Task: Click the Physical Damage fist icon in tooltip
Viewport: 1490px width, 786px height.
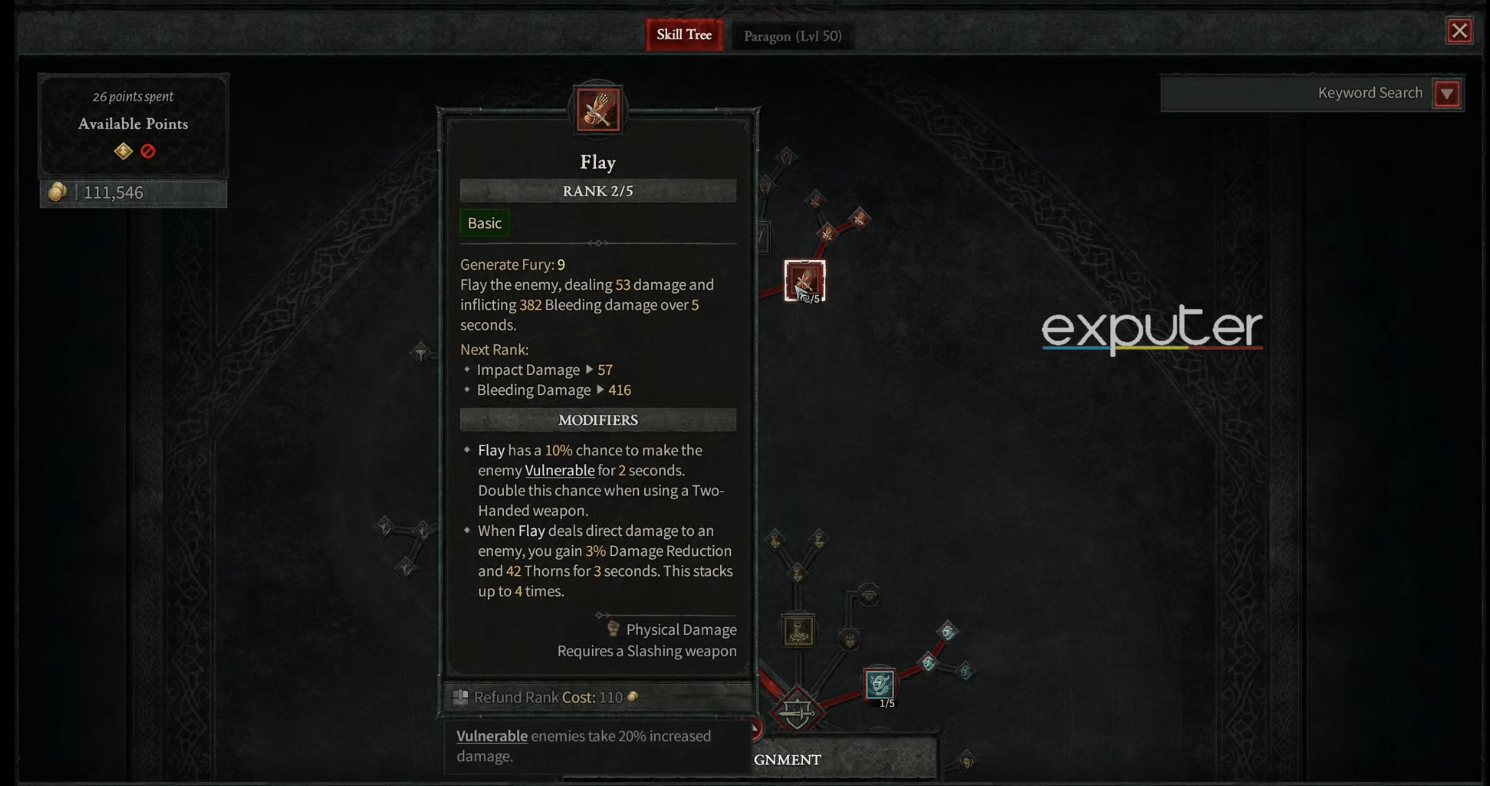Action: pyautogui.click(x=611, y=629)
